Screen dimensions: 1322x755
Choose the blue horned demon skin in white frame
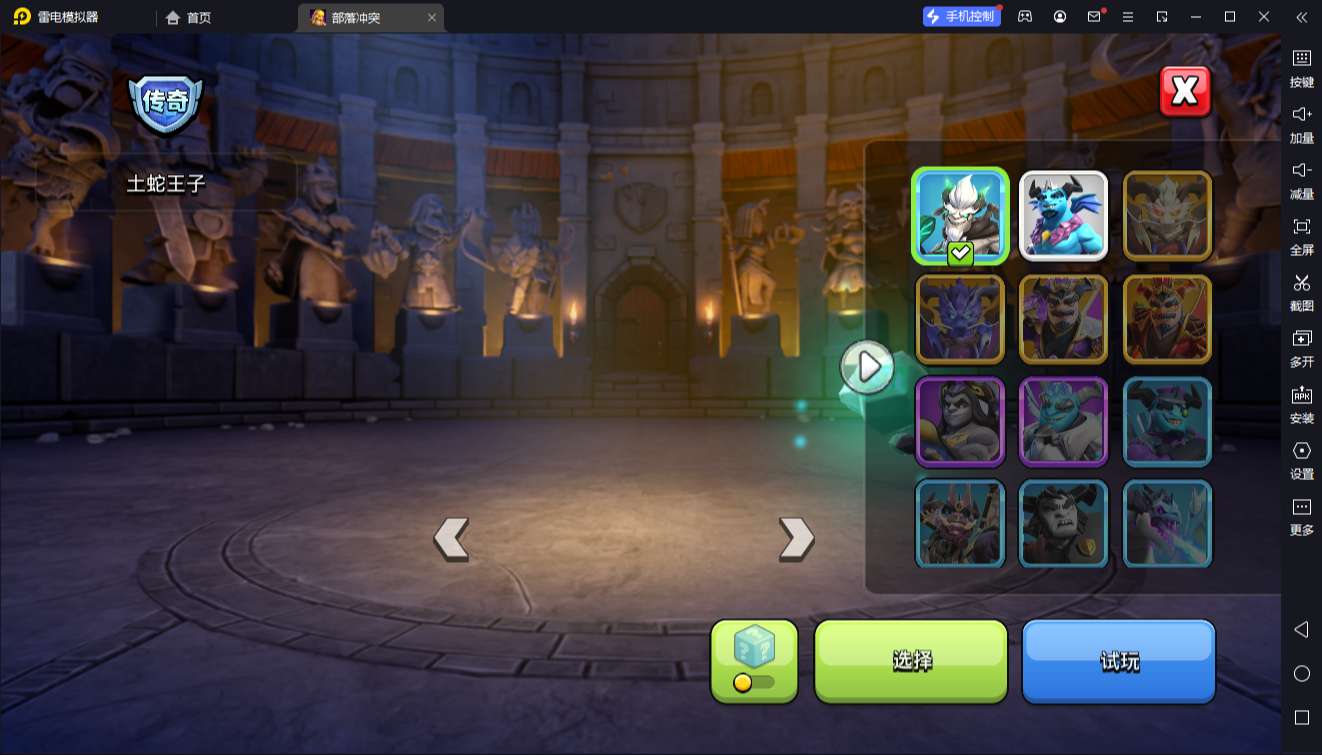tap(1063, 216)
